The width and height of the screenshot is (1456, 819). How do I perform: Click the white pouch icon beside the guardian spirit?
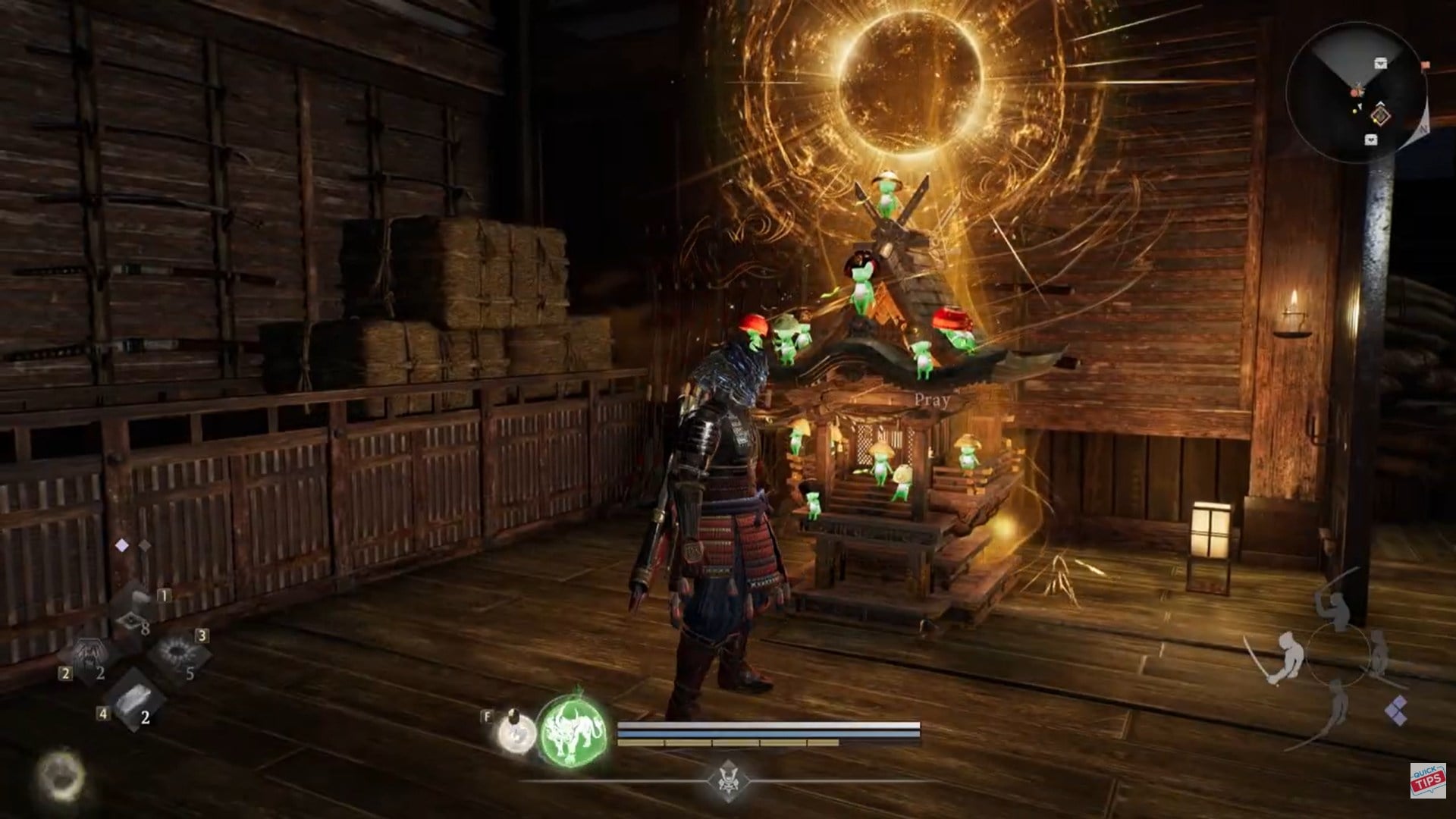tap(516, 733)
